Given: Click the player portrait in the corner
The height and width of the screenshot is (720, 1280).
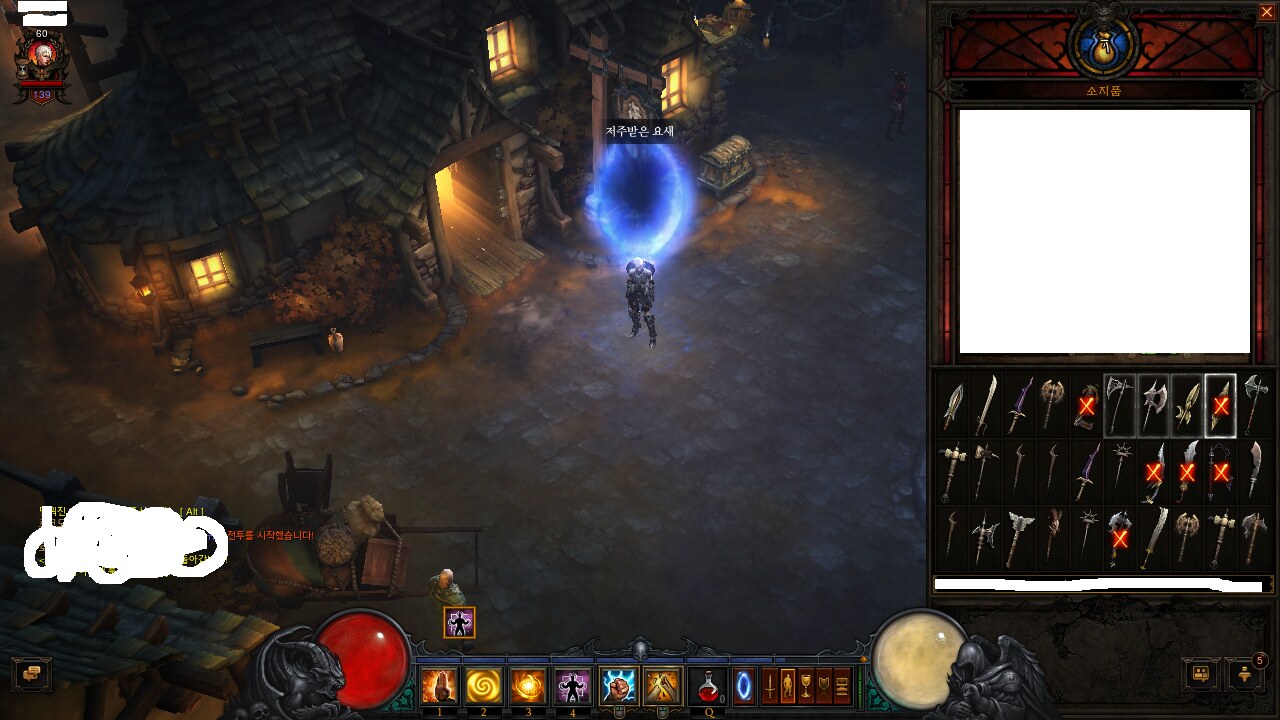Looking at the screenshot, I should (x=42, y=60).
